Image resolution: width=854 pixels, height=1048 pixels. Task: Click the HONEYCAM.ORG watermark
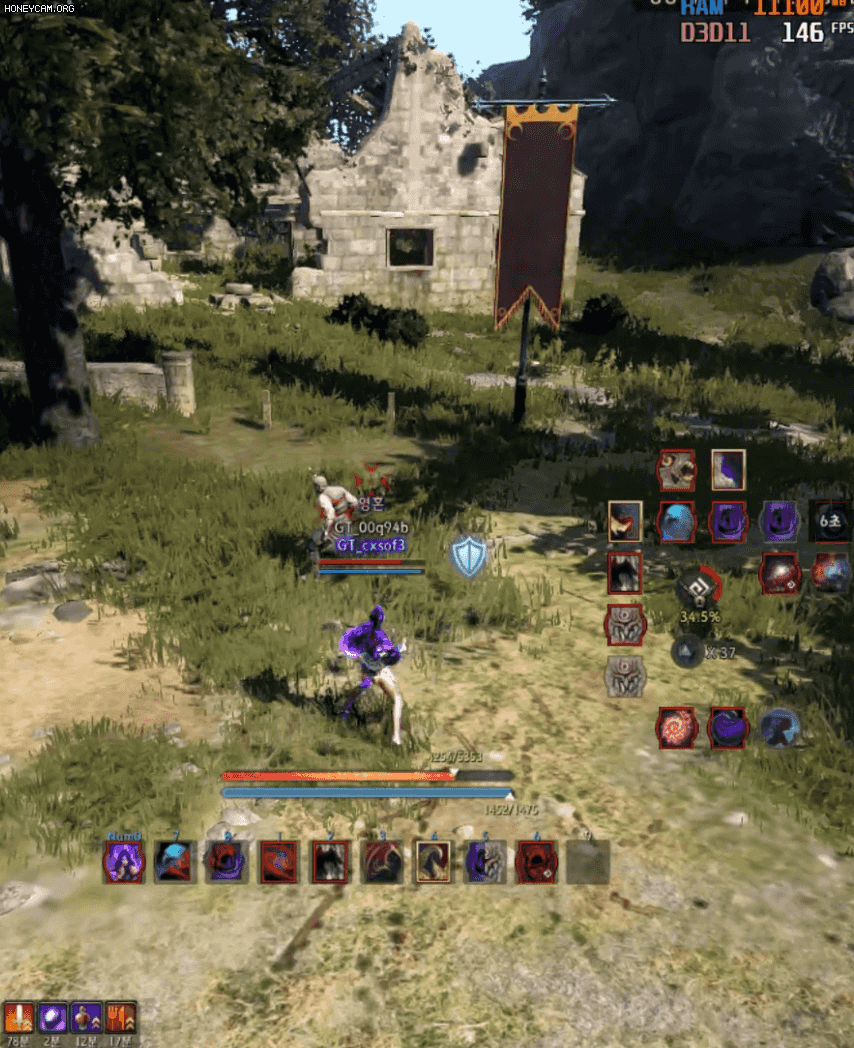39,9
